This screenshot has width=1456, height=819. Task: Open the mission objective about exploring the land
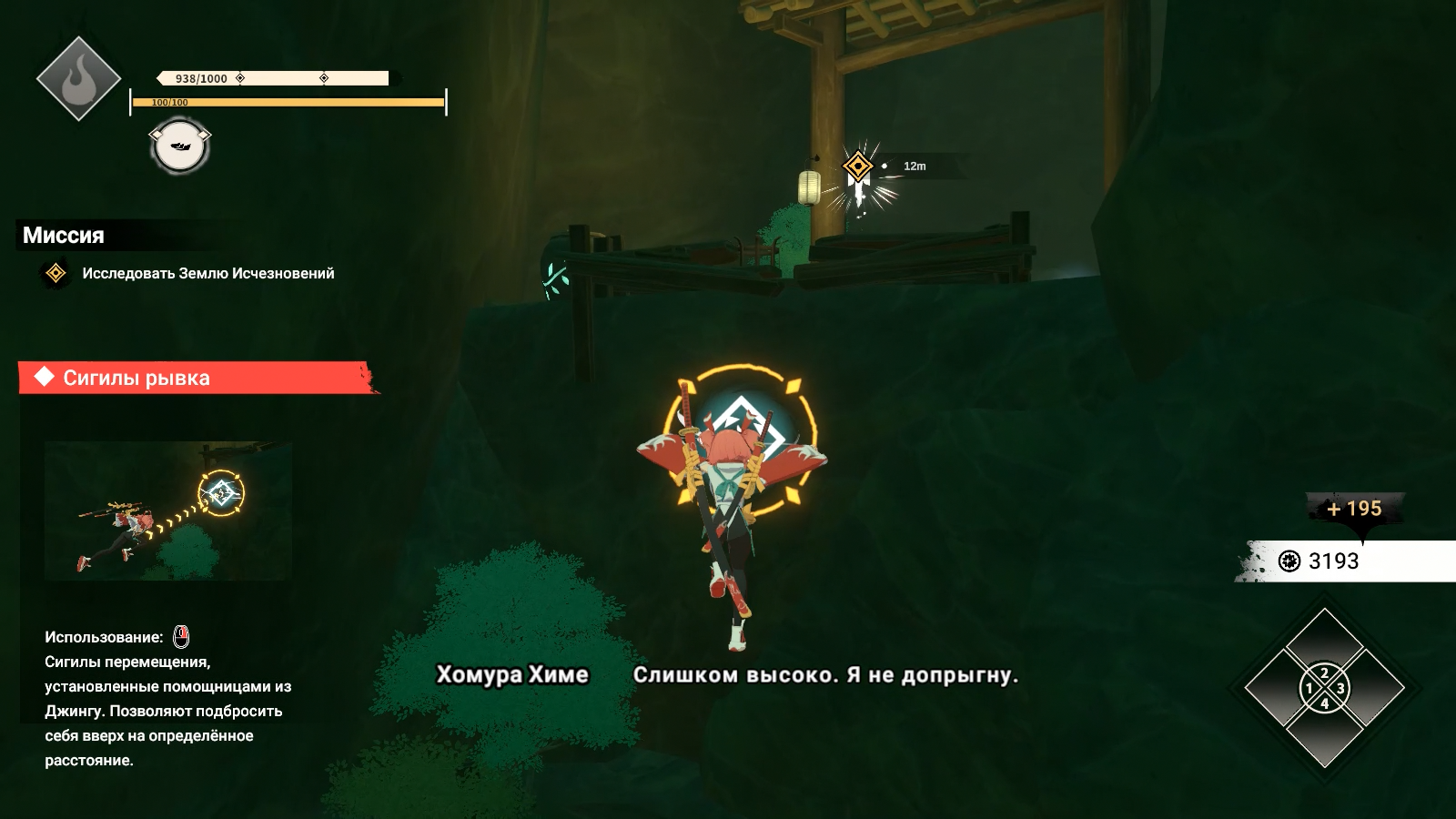coord(207,273)
